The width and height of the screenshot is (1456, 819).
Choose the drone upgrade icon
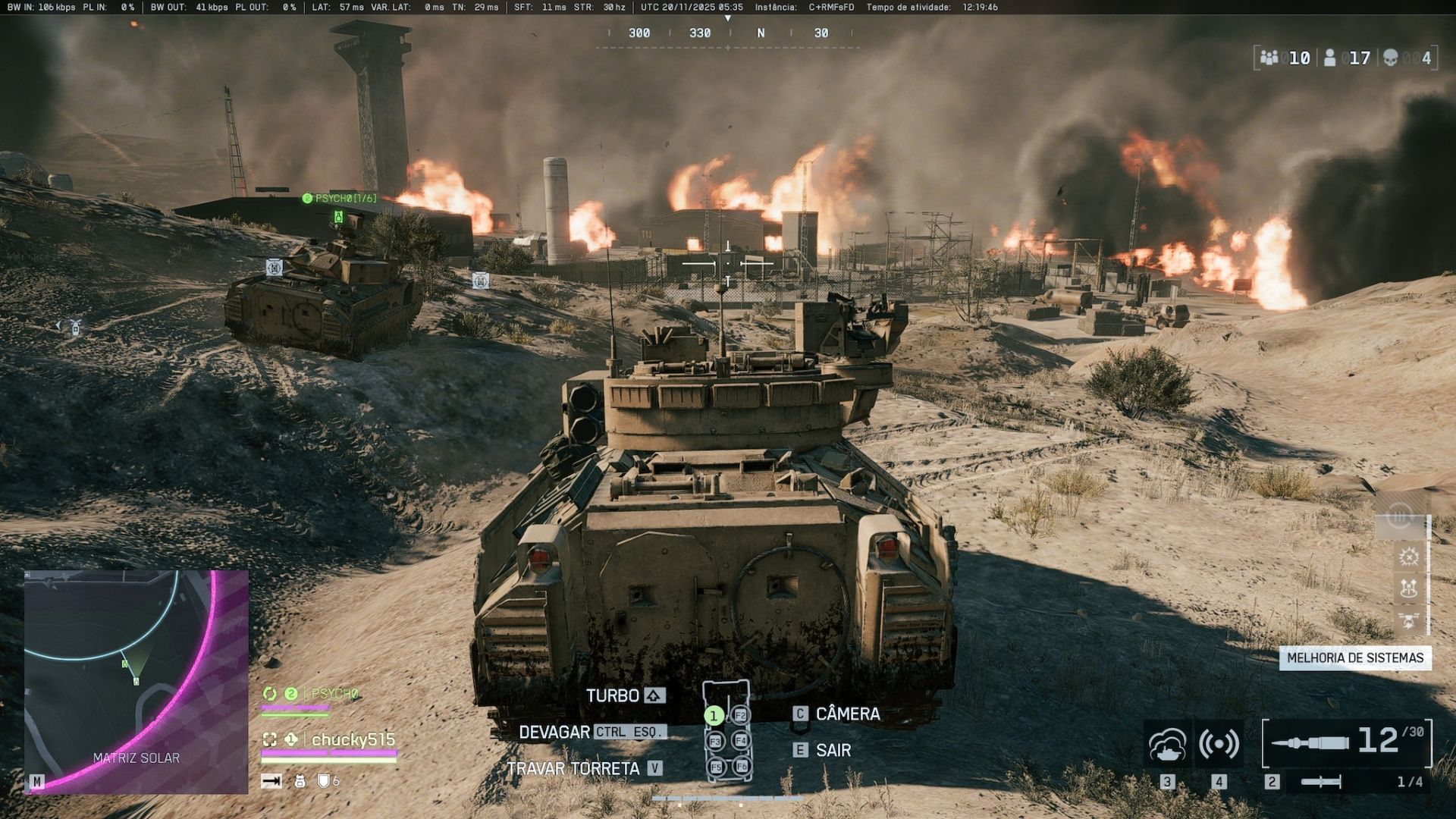(1409, 620)
